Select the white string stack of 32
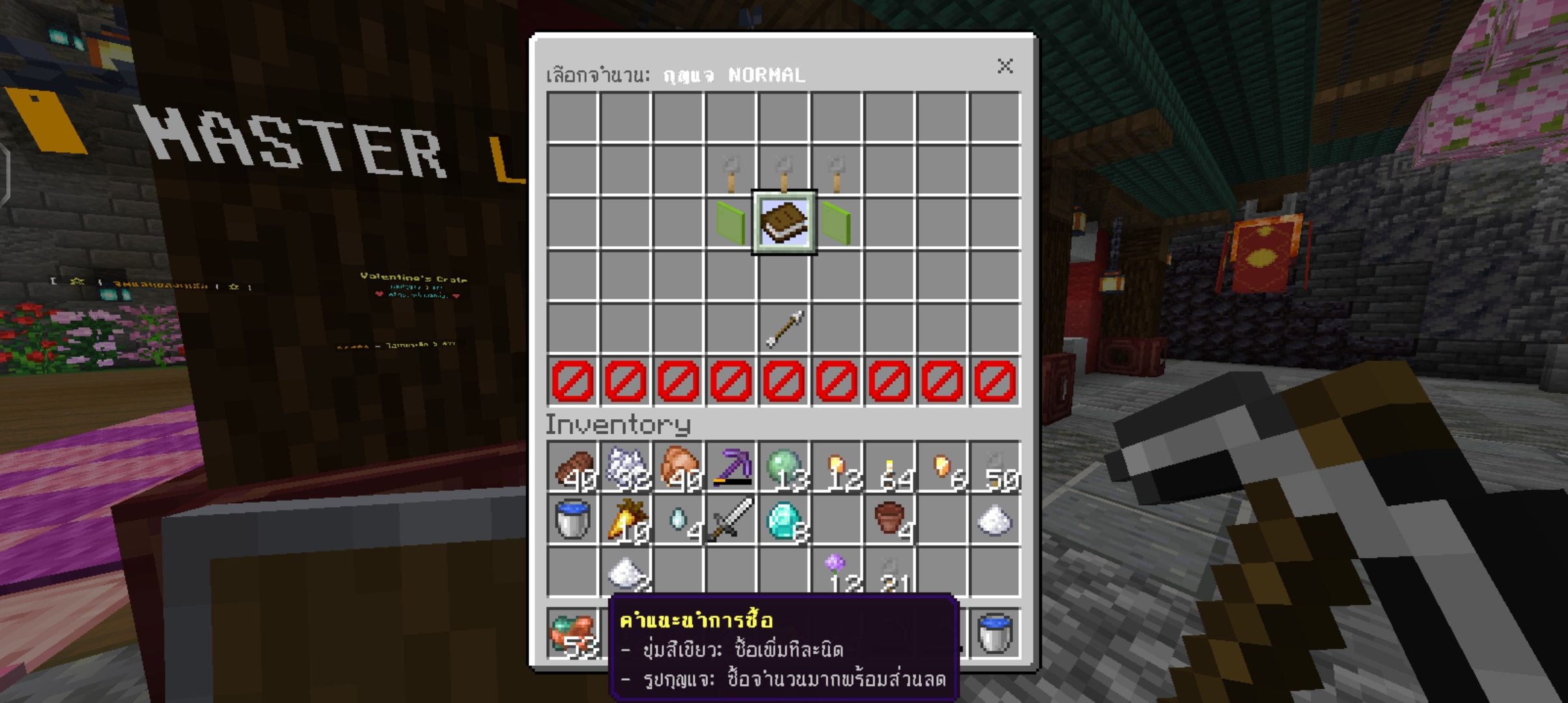The width and height of the screenshot is (1568, 703). pos(626,467)
